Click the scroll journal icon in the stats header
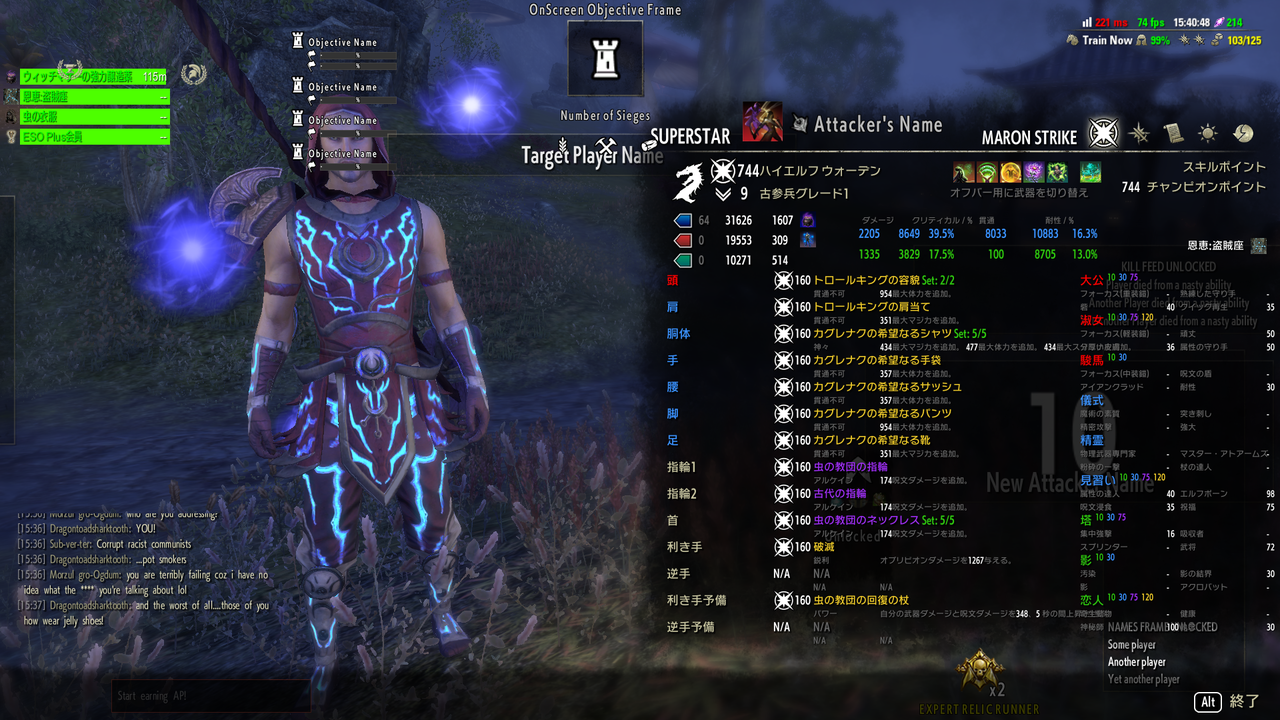Viewport: 1280px width, 720px height. tap(1173, 132)
